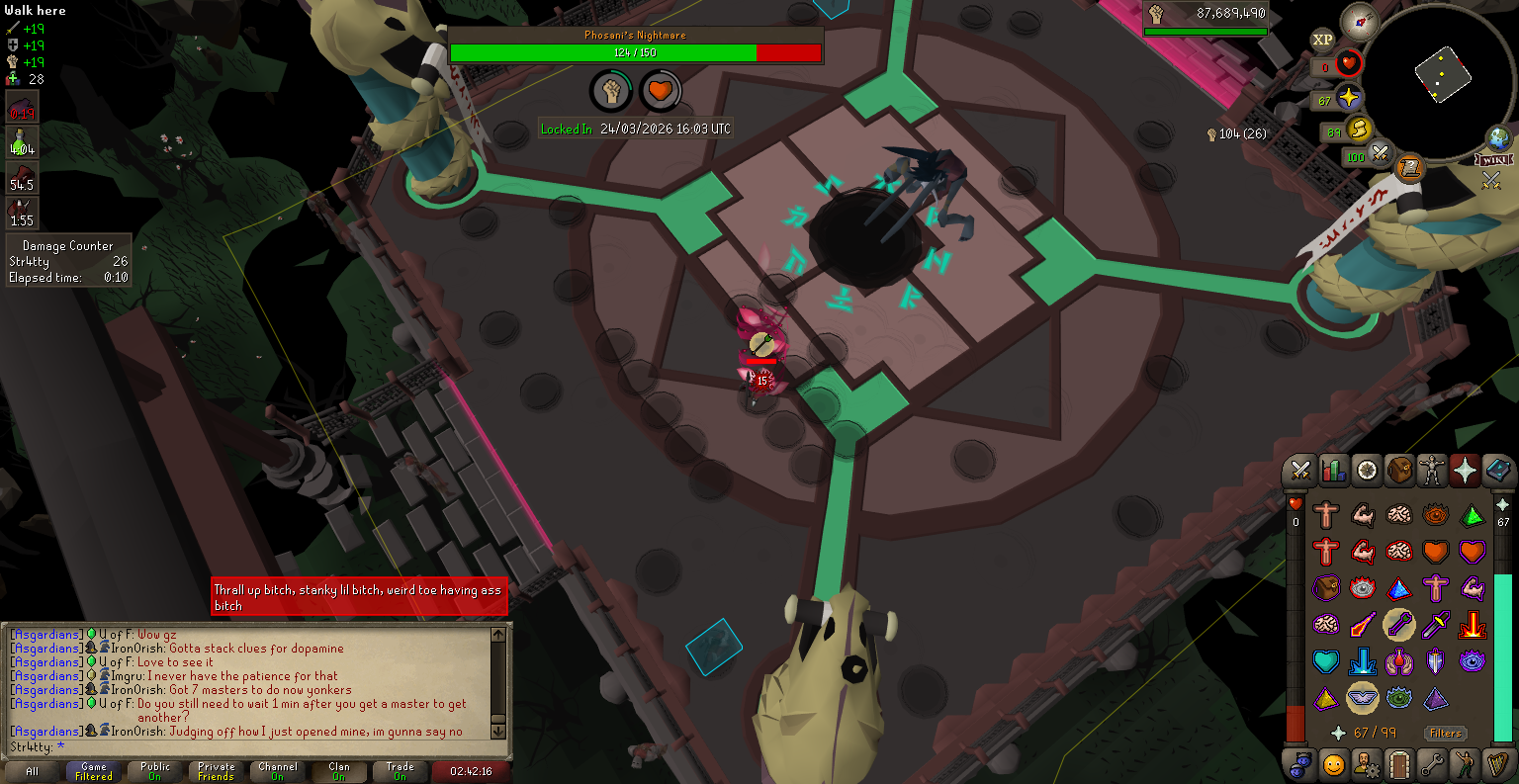Screen dimensions: 1519x784
Task: Select the Clan chat filter tab
Action: click(339, 770)
